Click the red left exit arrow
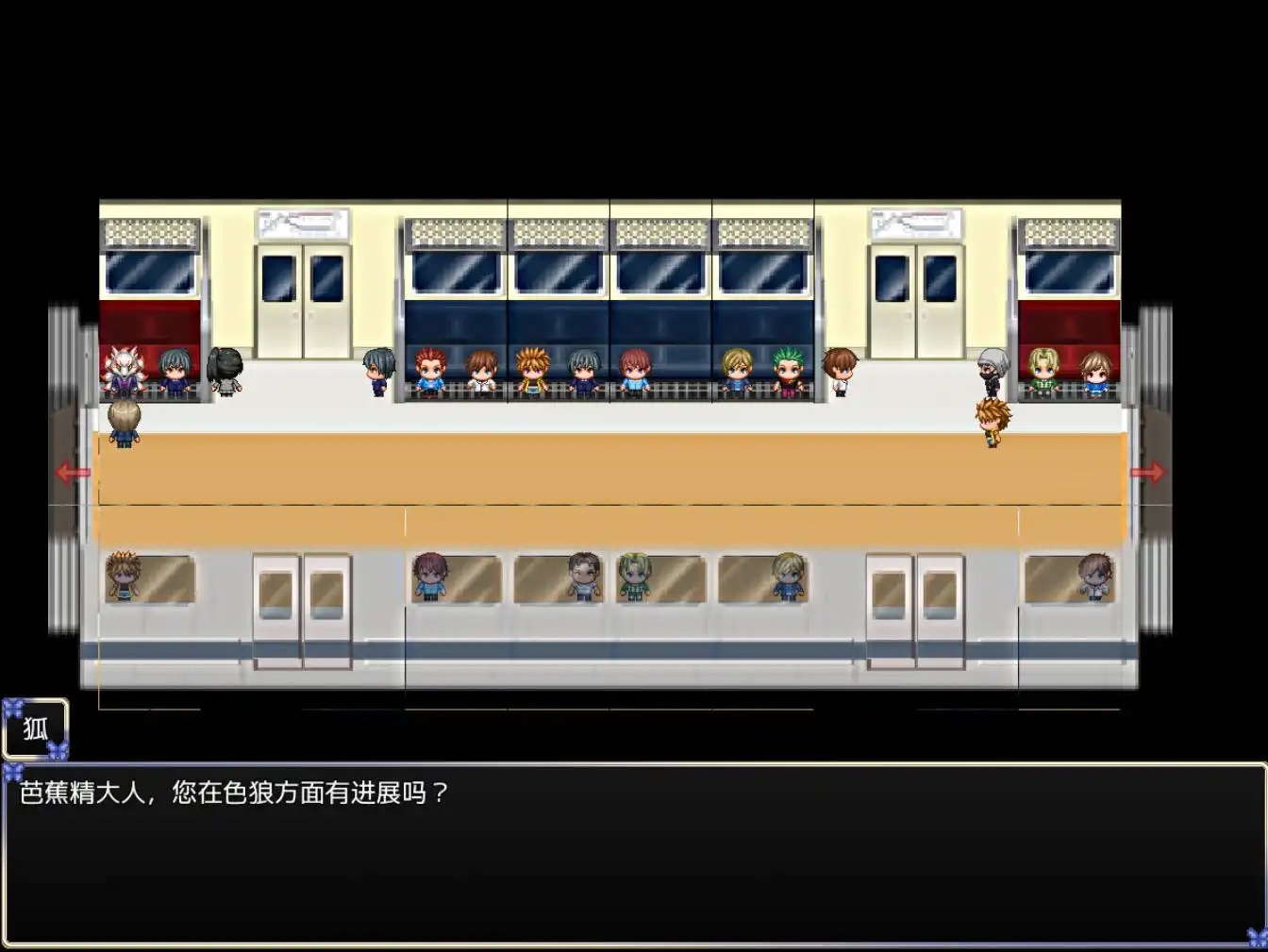 point(73,472)
